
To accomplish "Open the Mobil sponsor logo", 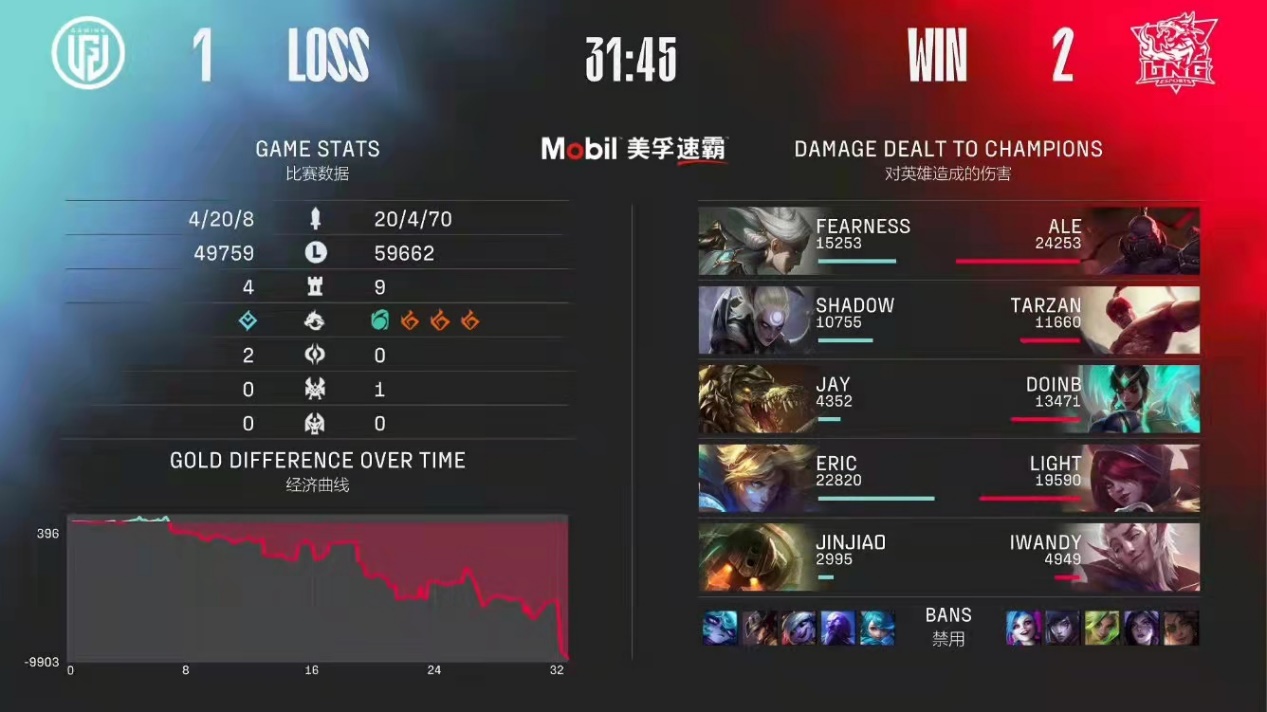I will click(634, 150).
